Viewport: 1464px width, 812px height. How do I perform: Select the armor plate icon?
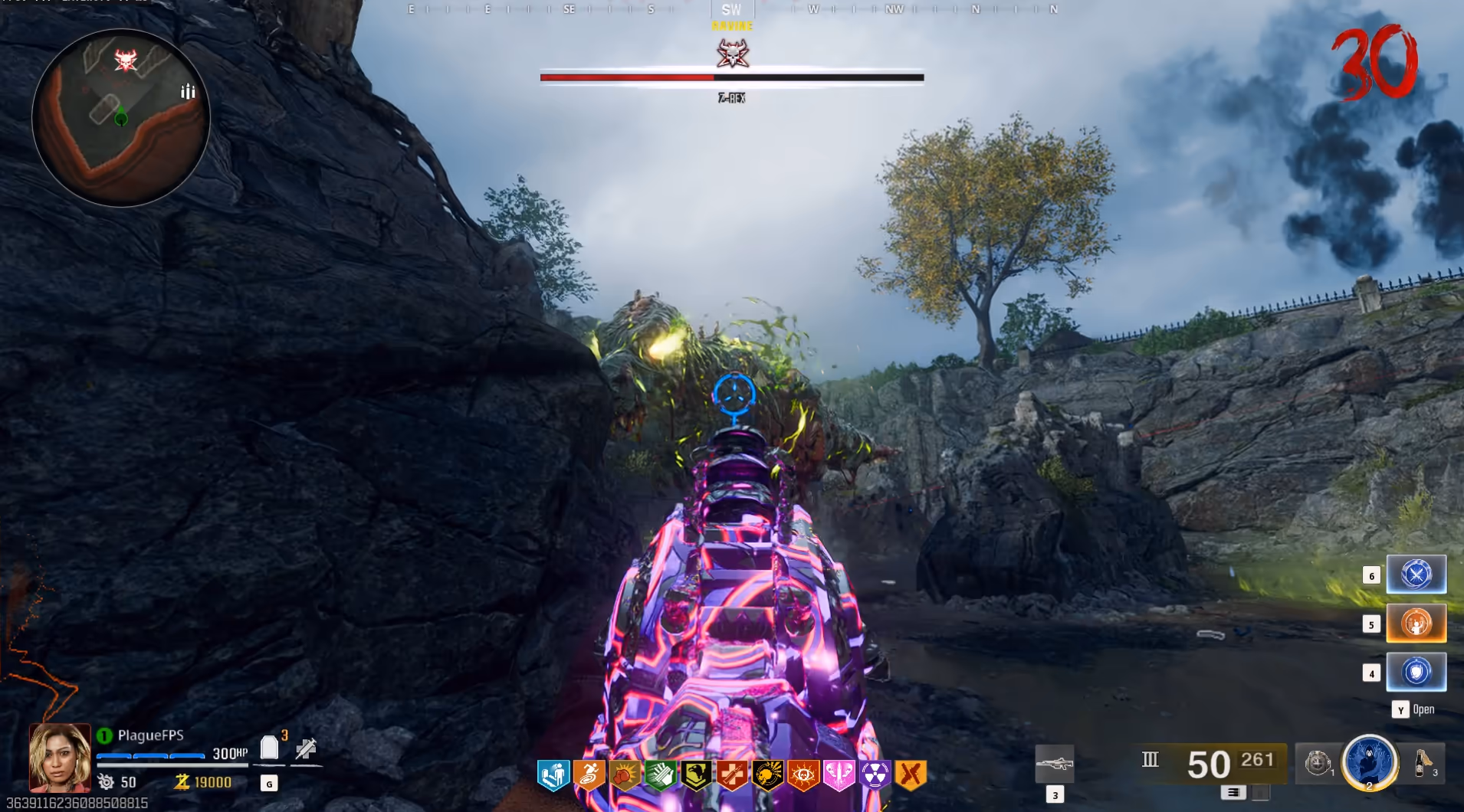point(269,747)
